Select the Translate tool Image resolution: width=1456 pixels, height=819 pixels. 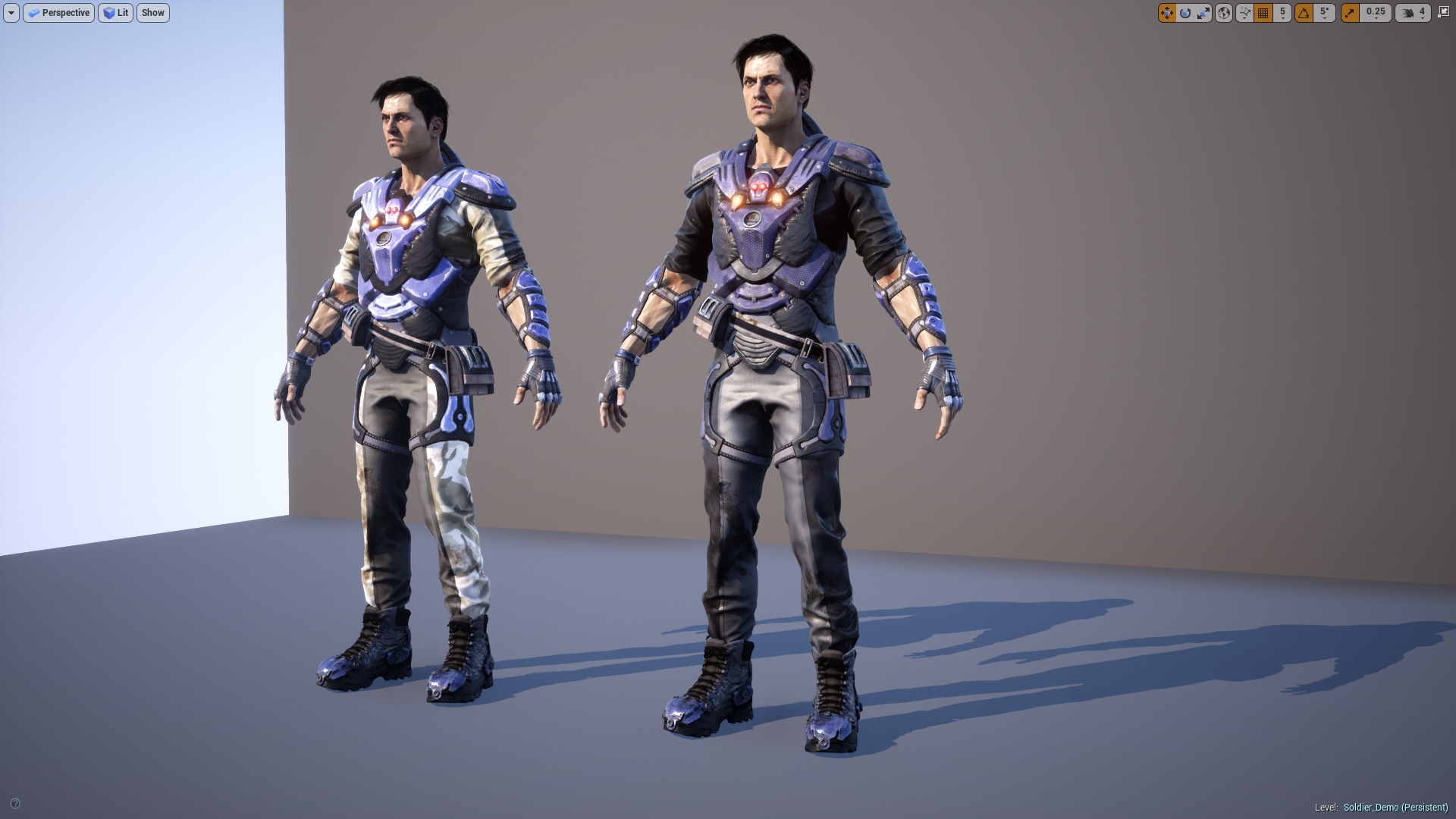[x=1167, y=13]
